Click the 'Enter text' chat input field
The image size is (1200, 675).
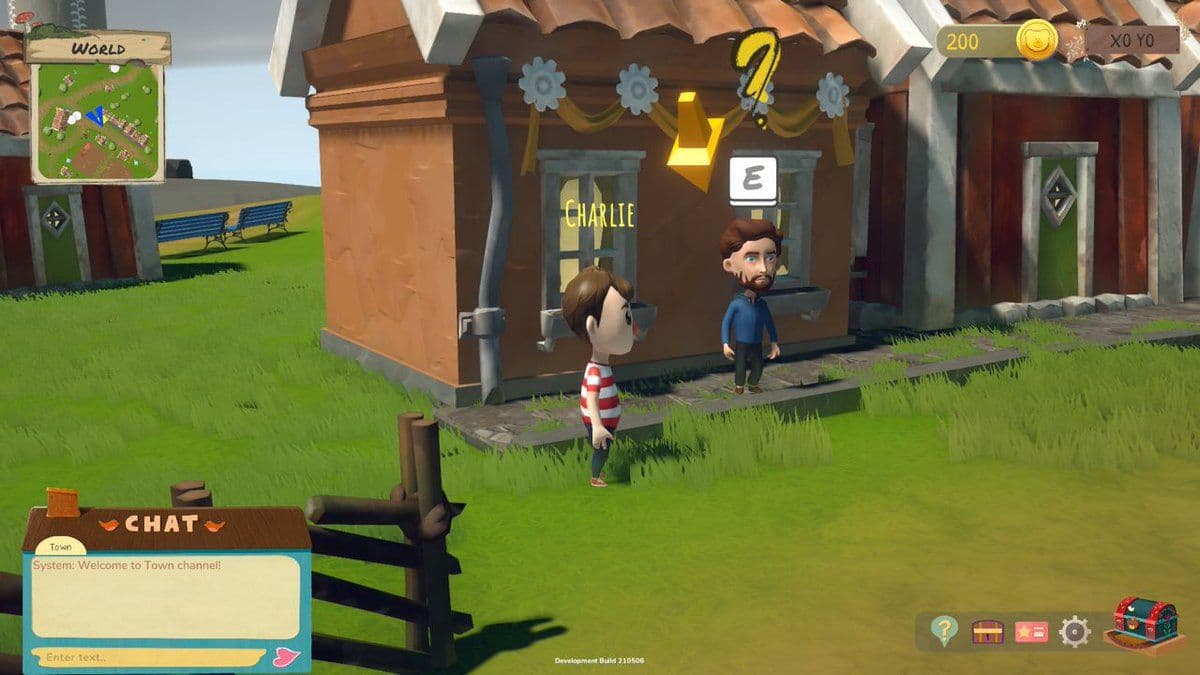[x=150, y=657]
